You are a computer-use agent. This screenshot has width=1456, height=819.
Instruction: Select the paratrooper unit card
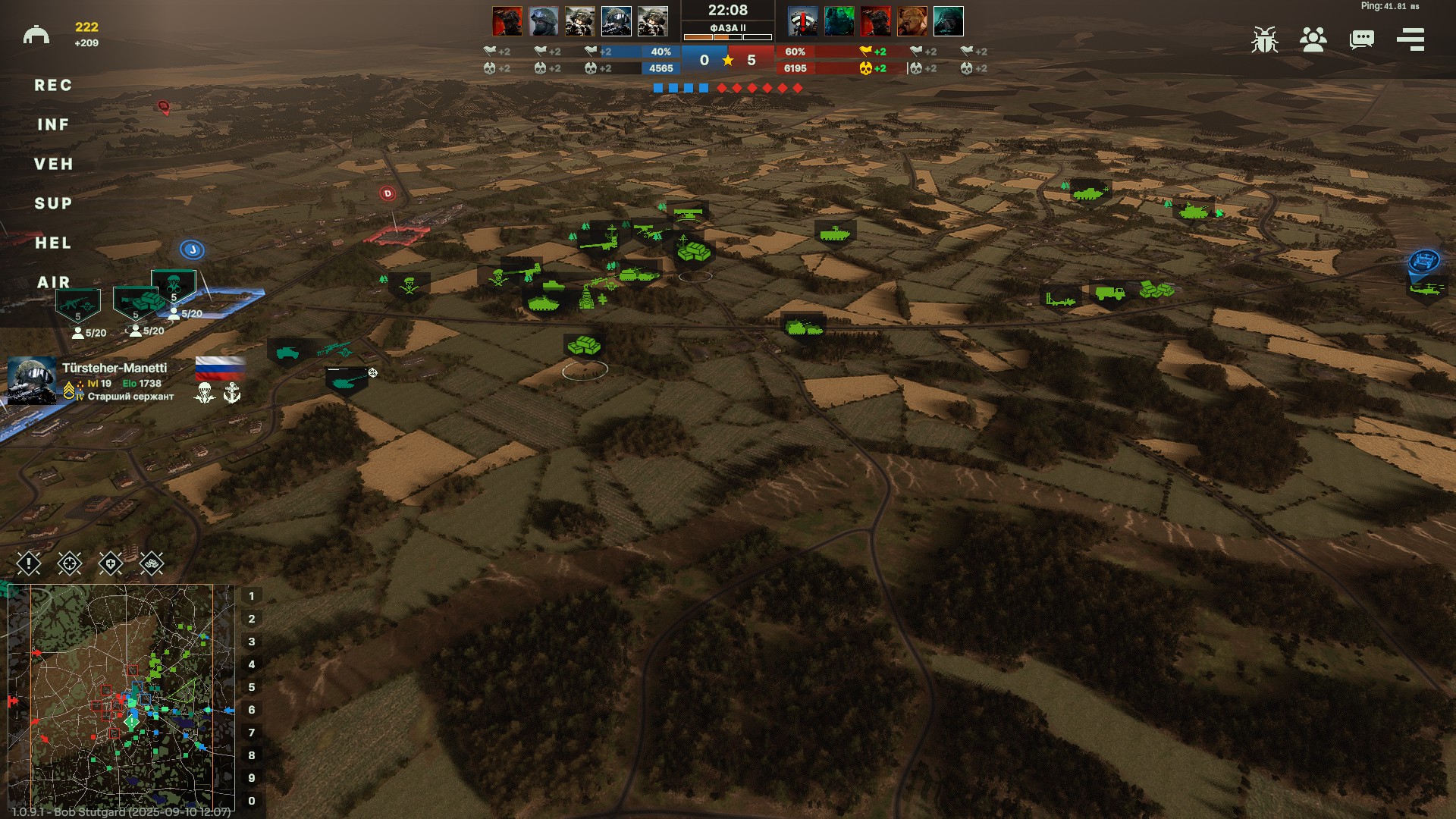click(x=174, y=284)
